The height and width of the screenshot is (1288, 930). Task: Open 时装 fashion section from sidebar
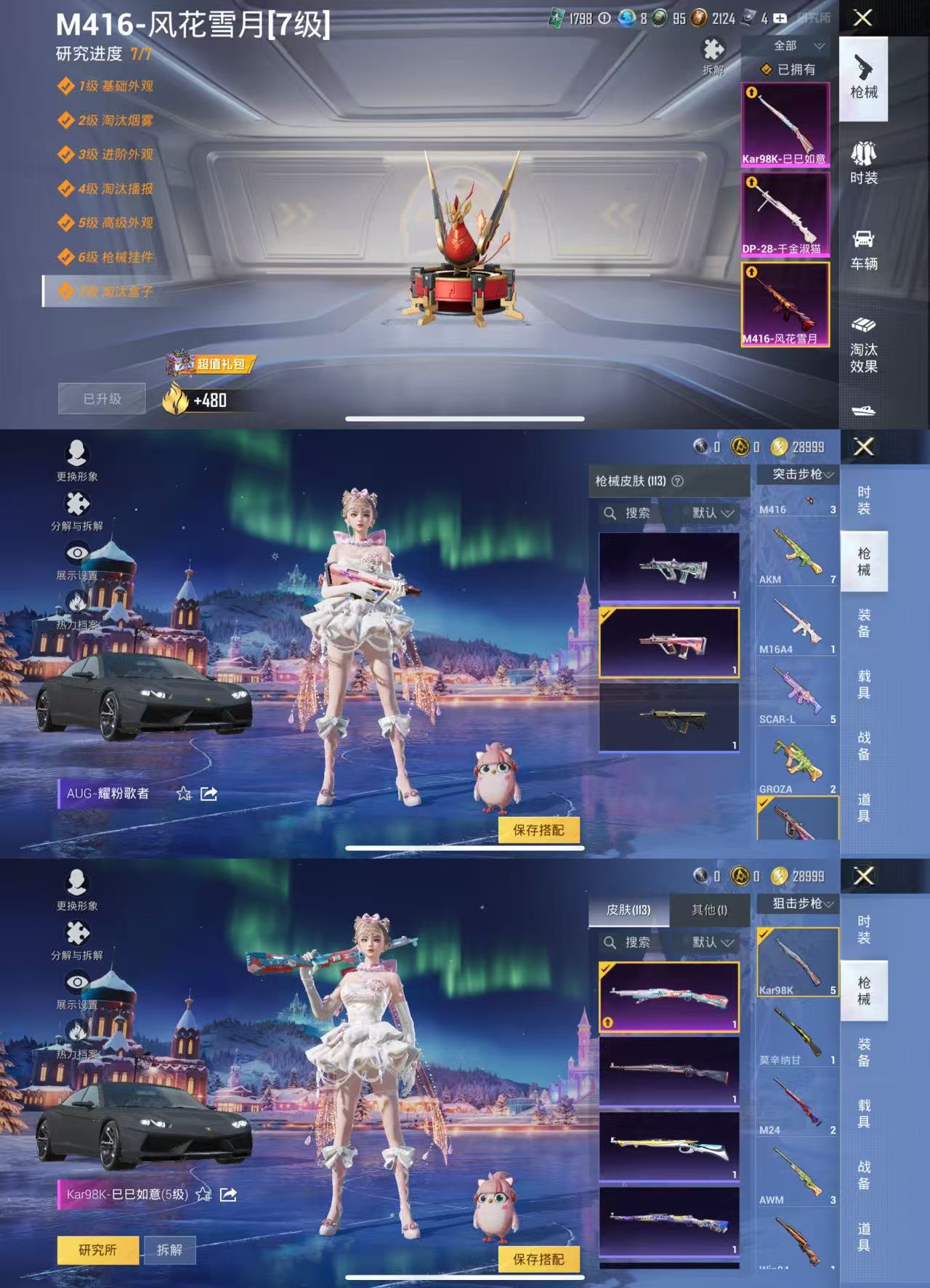[865, 164]
